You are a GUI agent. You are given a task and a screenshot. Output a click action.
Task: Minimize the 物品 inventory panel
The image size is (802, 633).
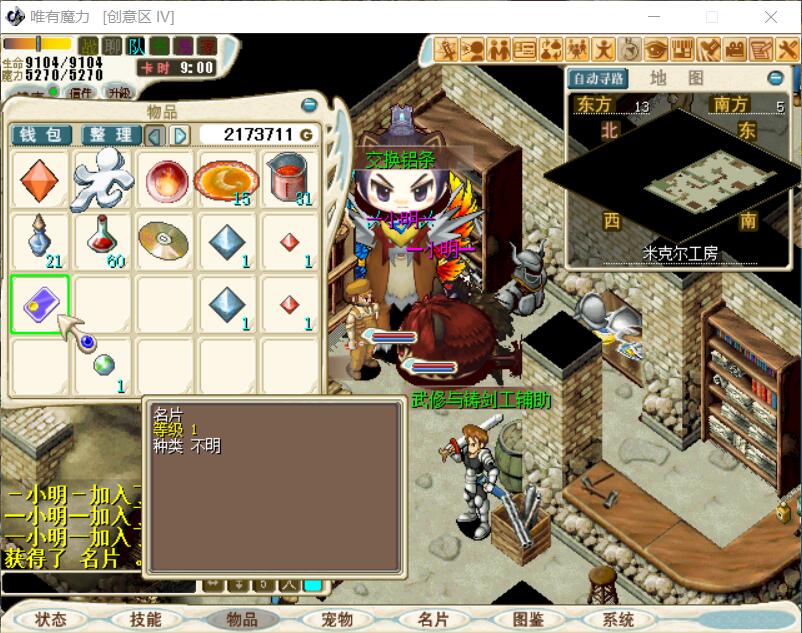(309, 105)
